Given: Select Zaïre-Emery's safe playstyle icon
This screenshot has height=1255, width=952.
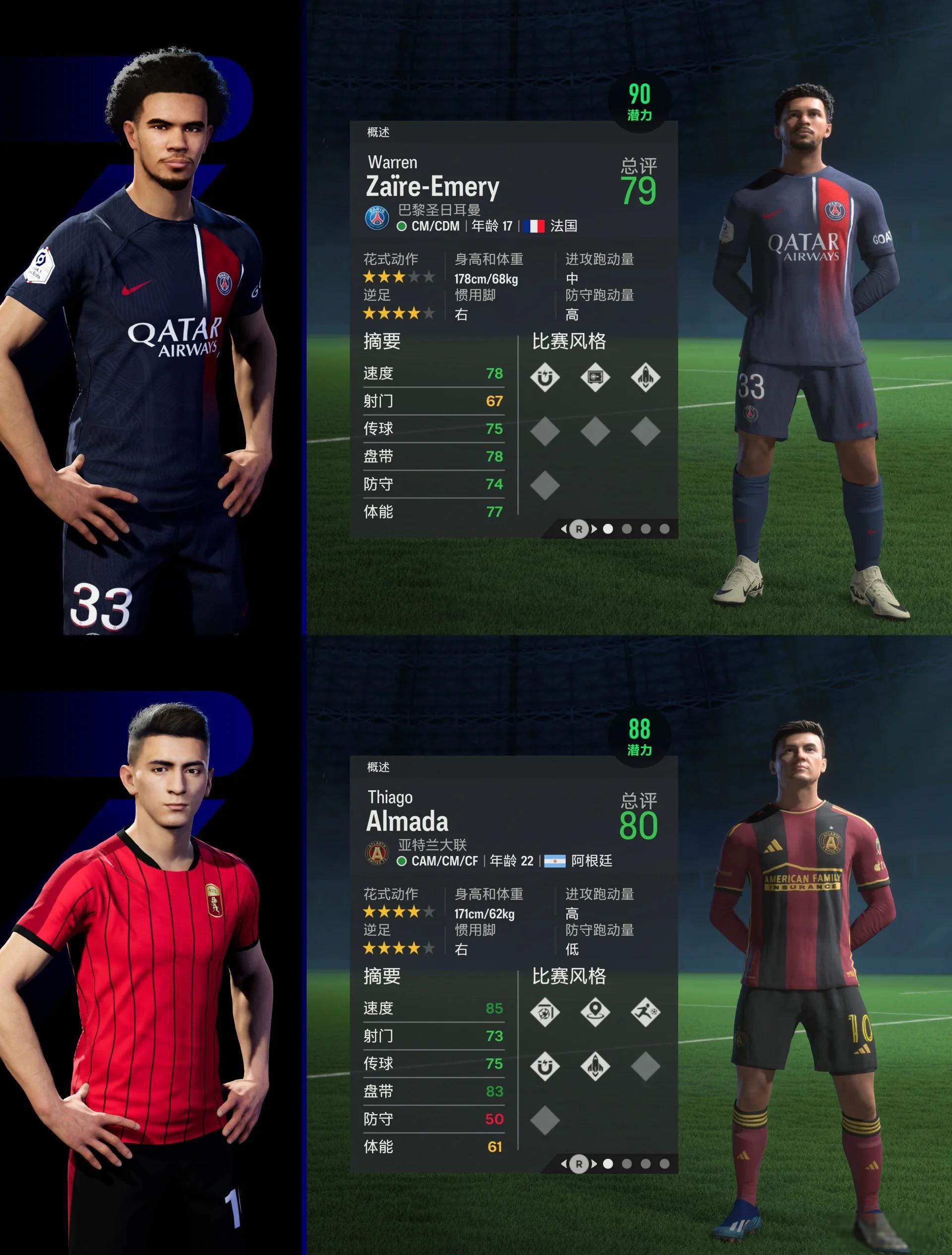Looking at the screenshot, I should pyautogui.click(x=595, y=377).
